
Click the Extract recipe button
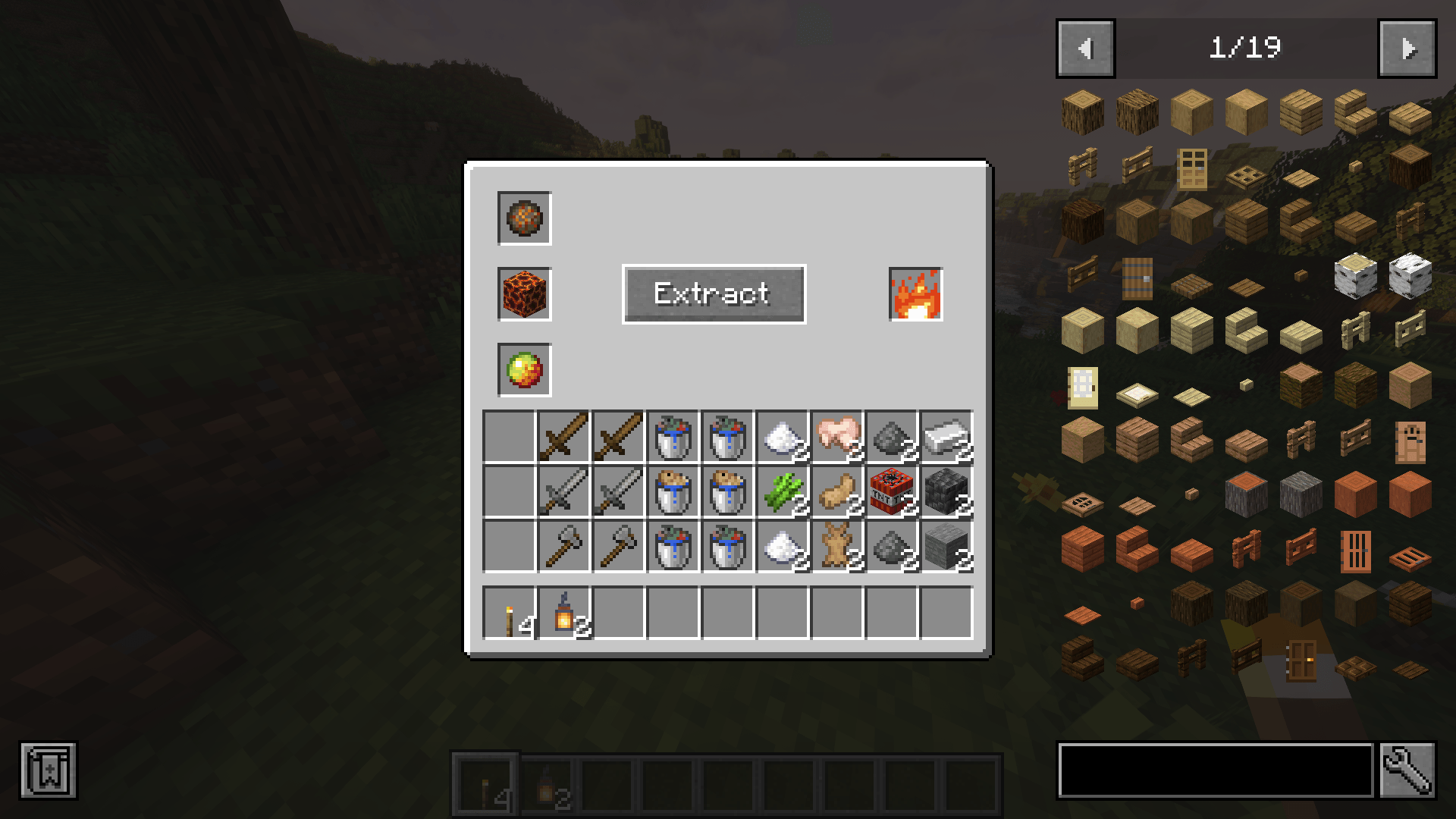coord(713,294)
